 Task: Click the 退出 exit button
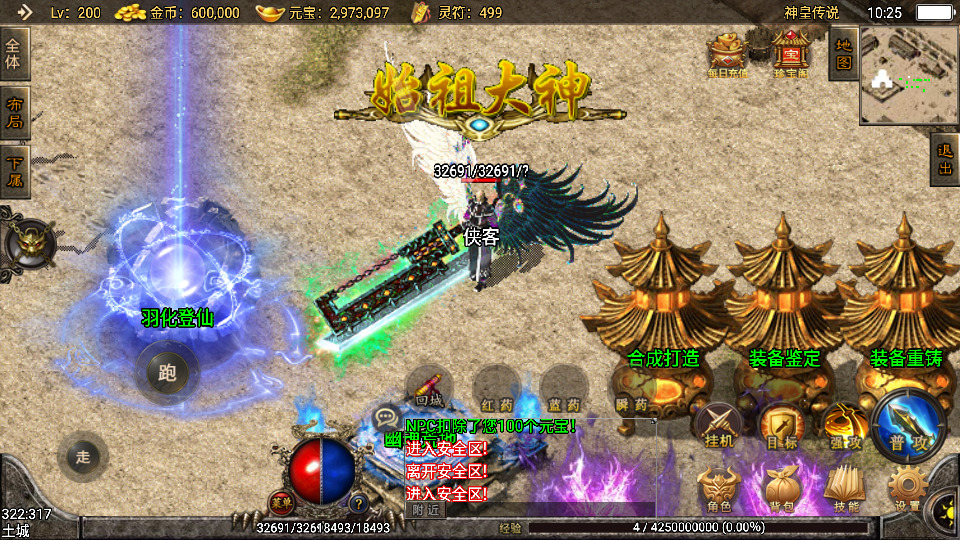[945, 159]
